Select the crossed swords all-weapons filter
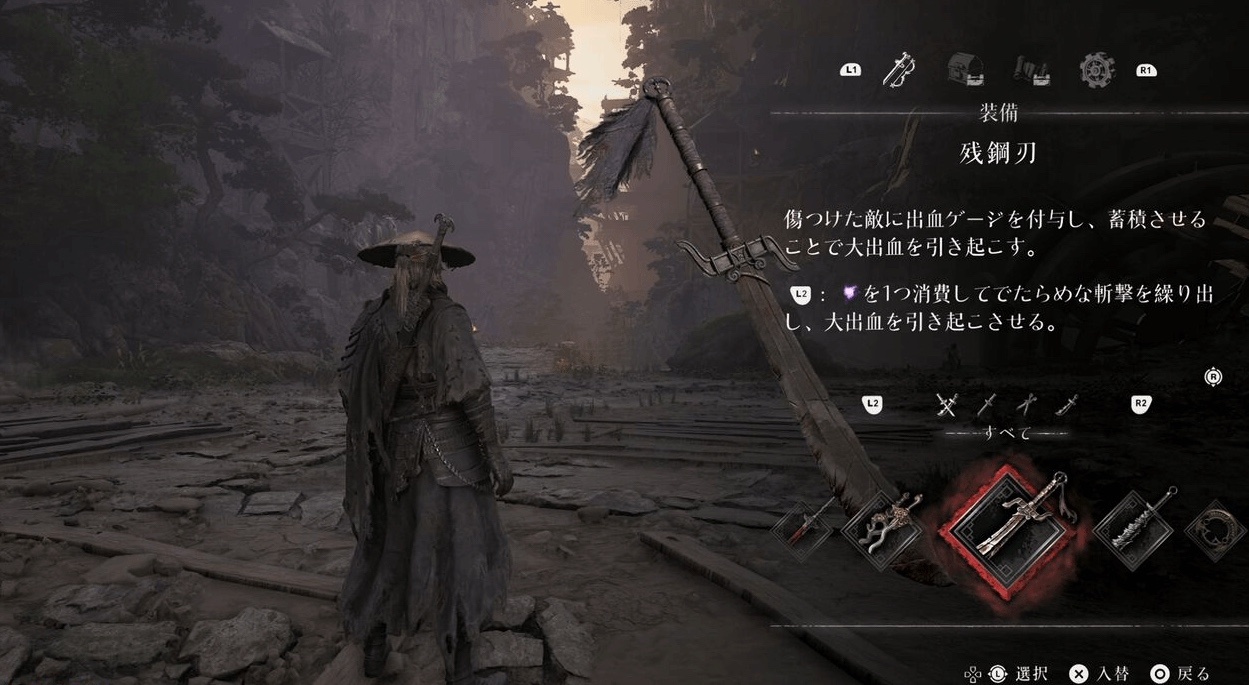The height and width of the screenshot is (685, 1249). (947, 404)
